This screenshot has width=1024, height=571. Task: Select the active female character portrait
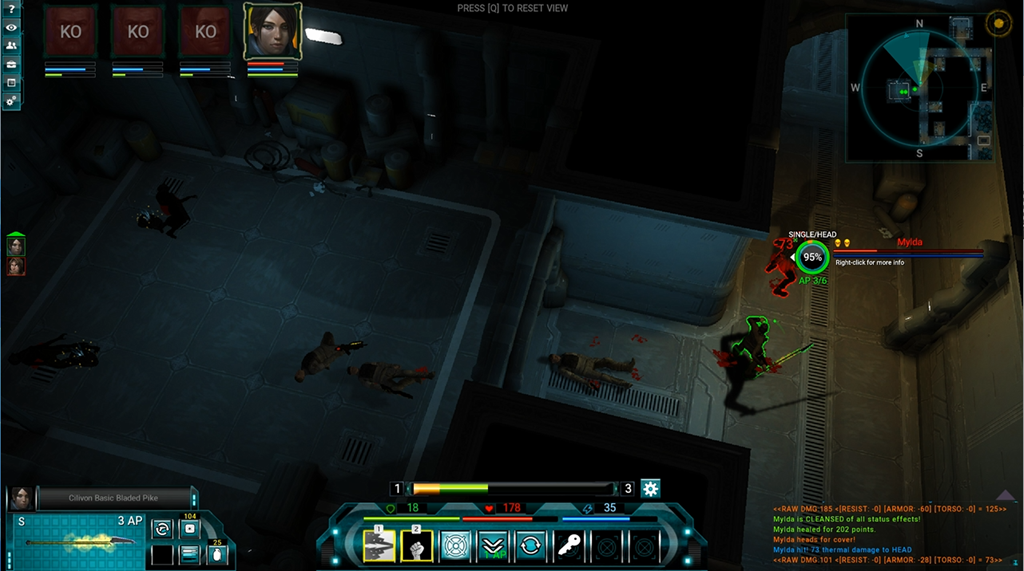pos(271,32)
